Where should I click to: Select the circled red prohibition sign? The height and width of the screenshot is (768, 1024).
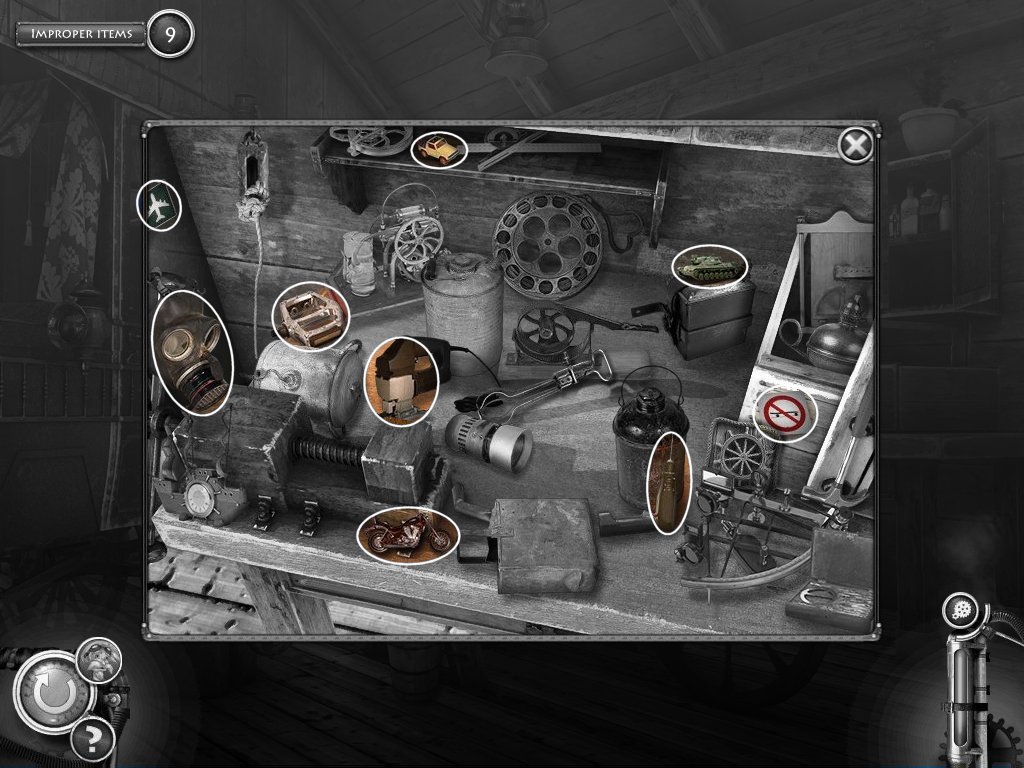[x=785, y=413]
